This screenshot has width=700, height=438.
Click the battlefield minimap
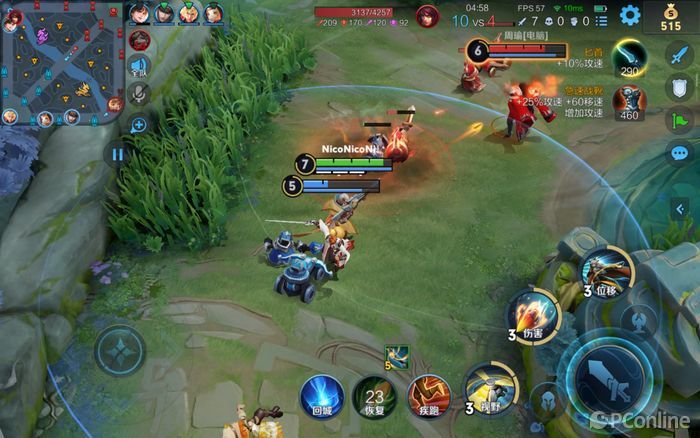(62, 62)
